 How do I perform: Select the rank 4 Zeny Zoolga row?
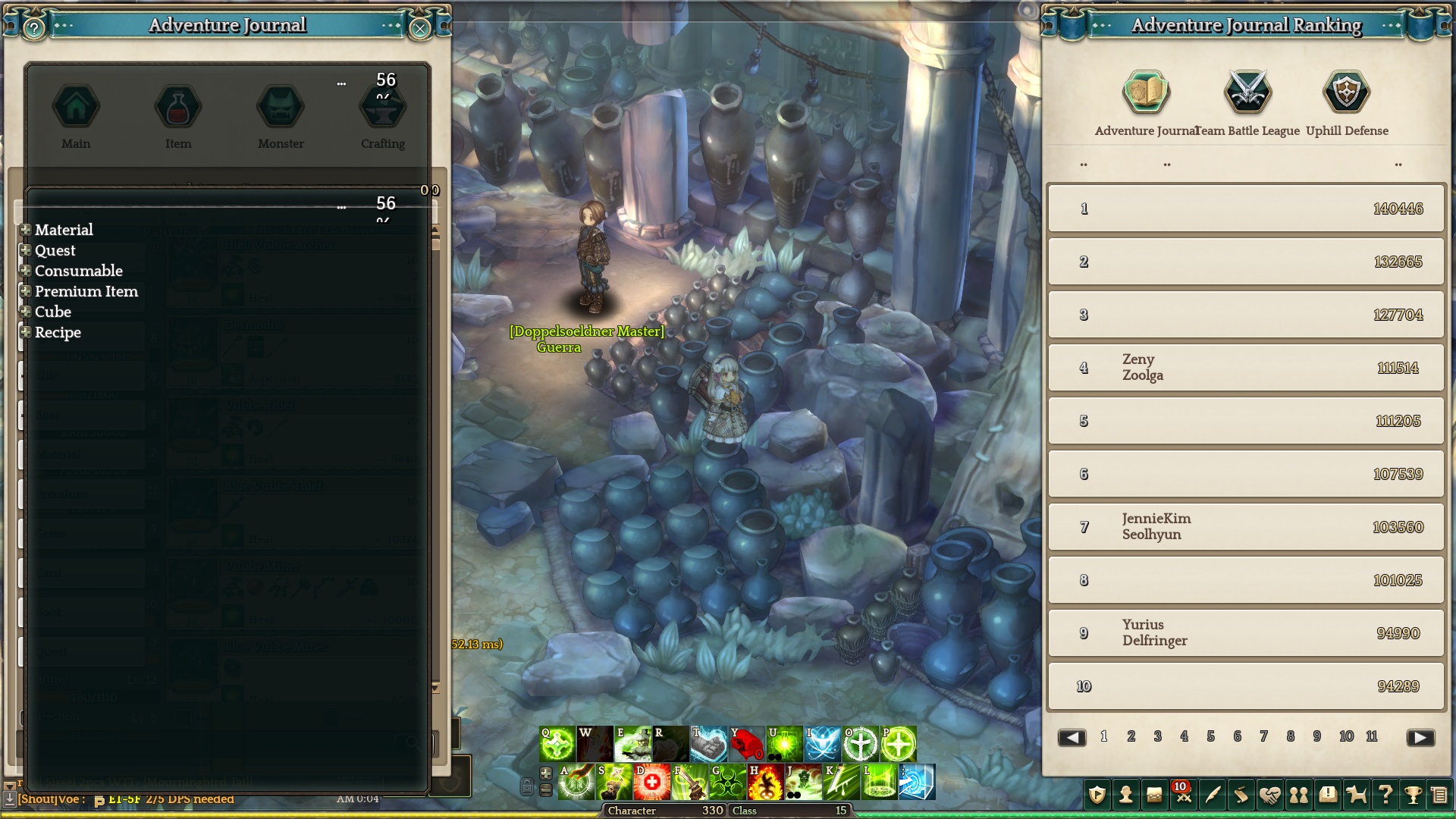1246,368
